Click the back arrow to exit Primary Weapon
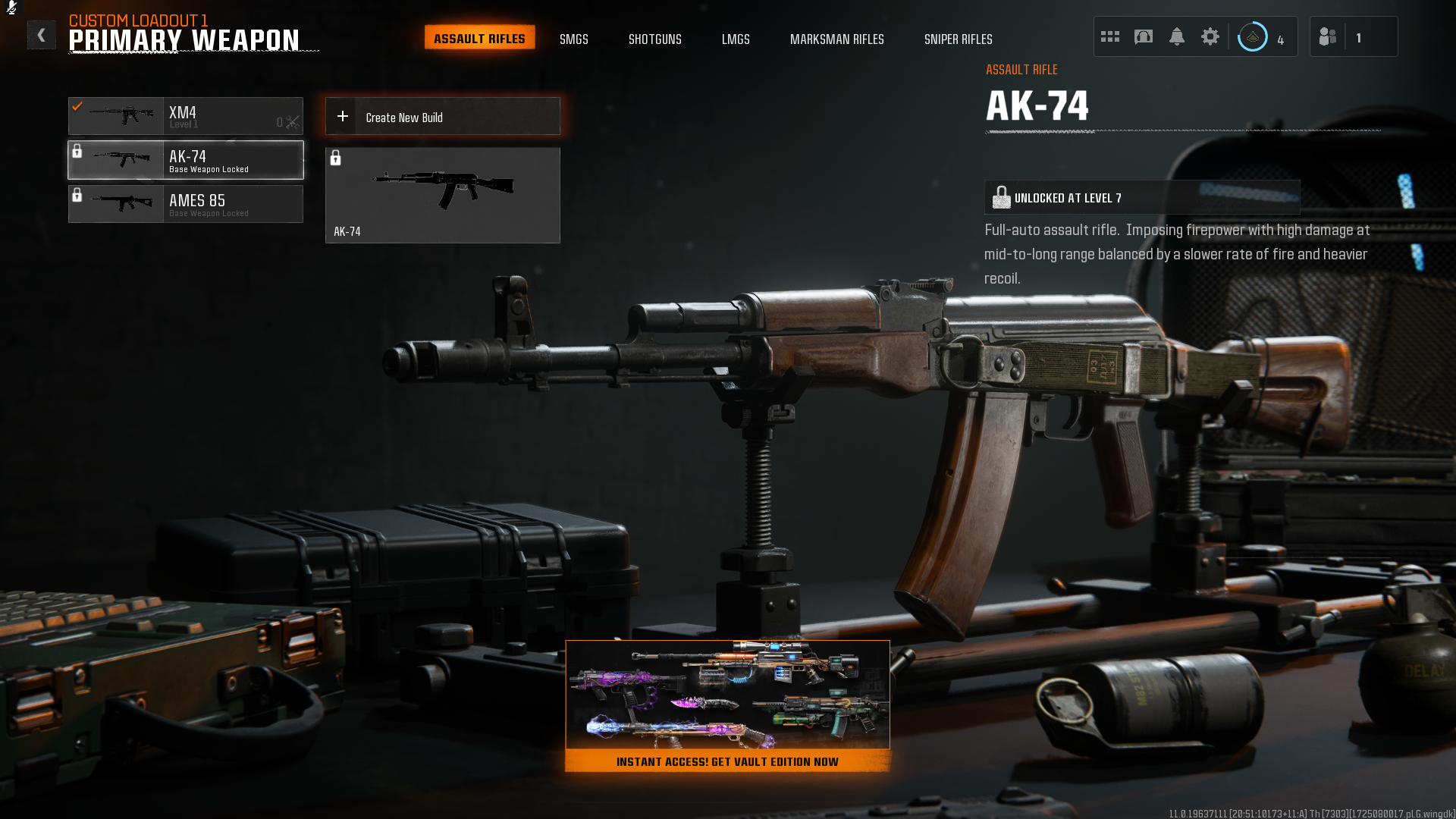This screenshot has width=1456, height=819. click(x=42, y=34)
